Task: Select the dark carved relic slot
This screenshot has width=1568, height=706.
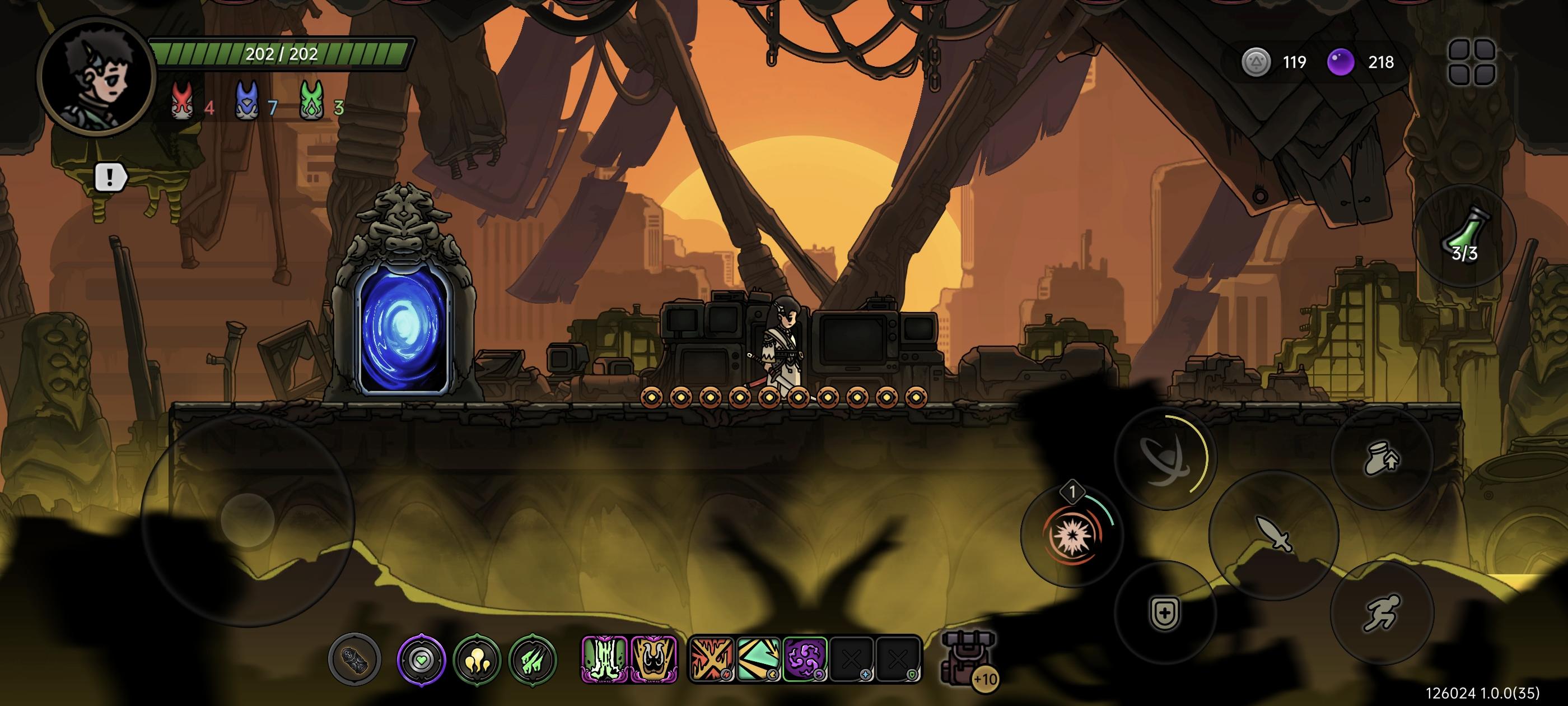Action: point(354,659)
